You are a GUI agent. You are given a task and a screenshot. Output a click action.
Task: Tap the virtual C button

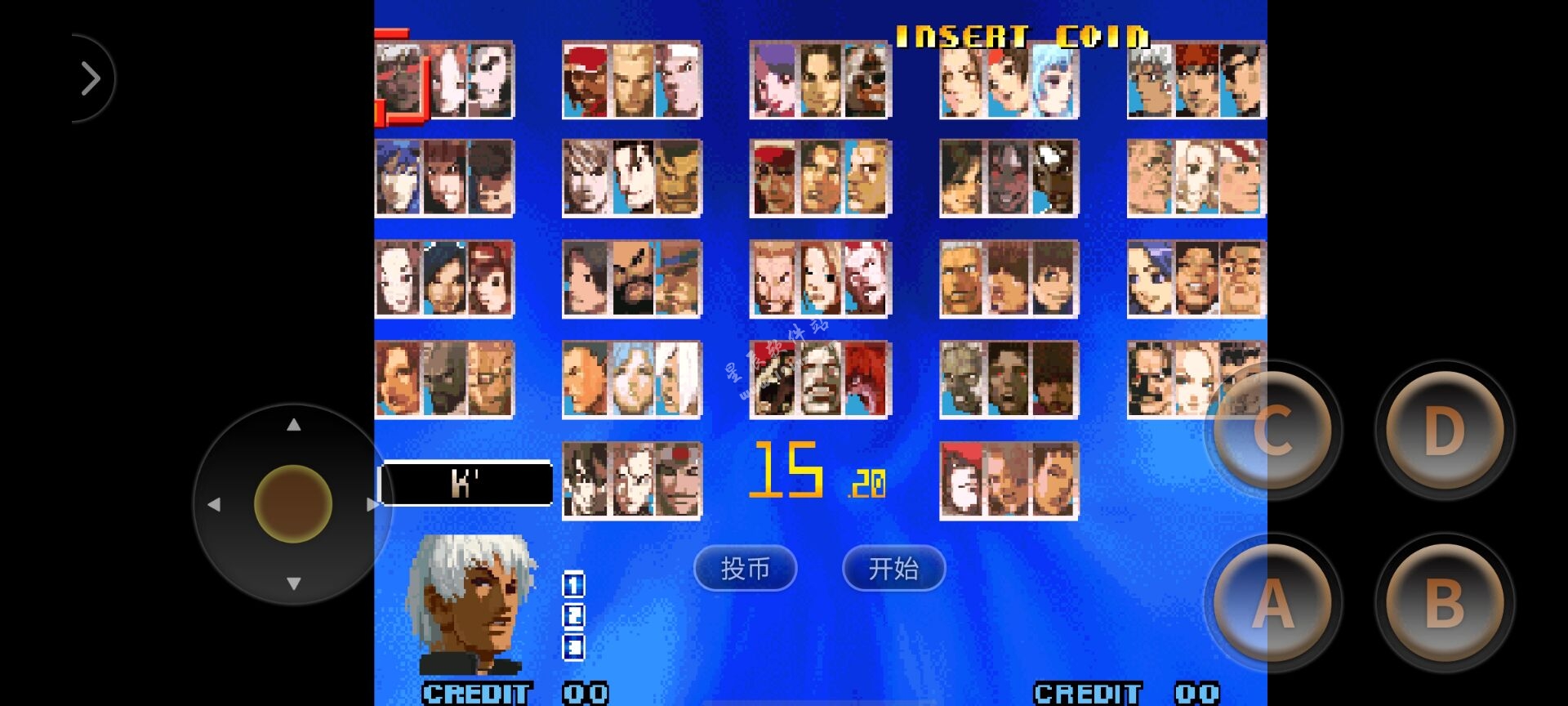(1272, 431)
